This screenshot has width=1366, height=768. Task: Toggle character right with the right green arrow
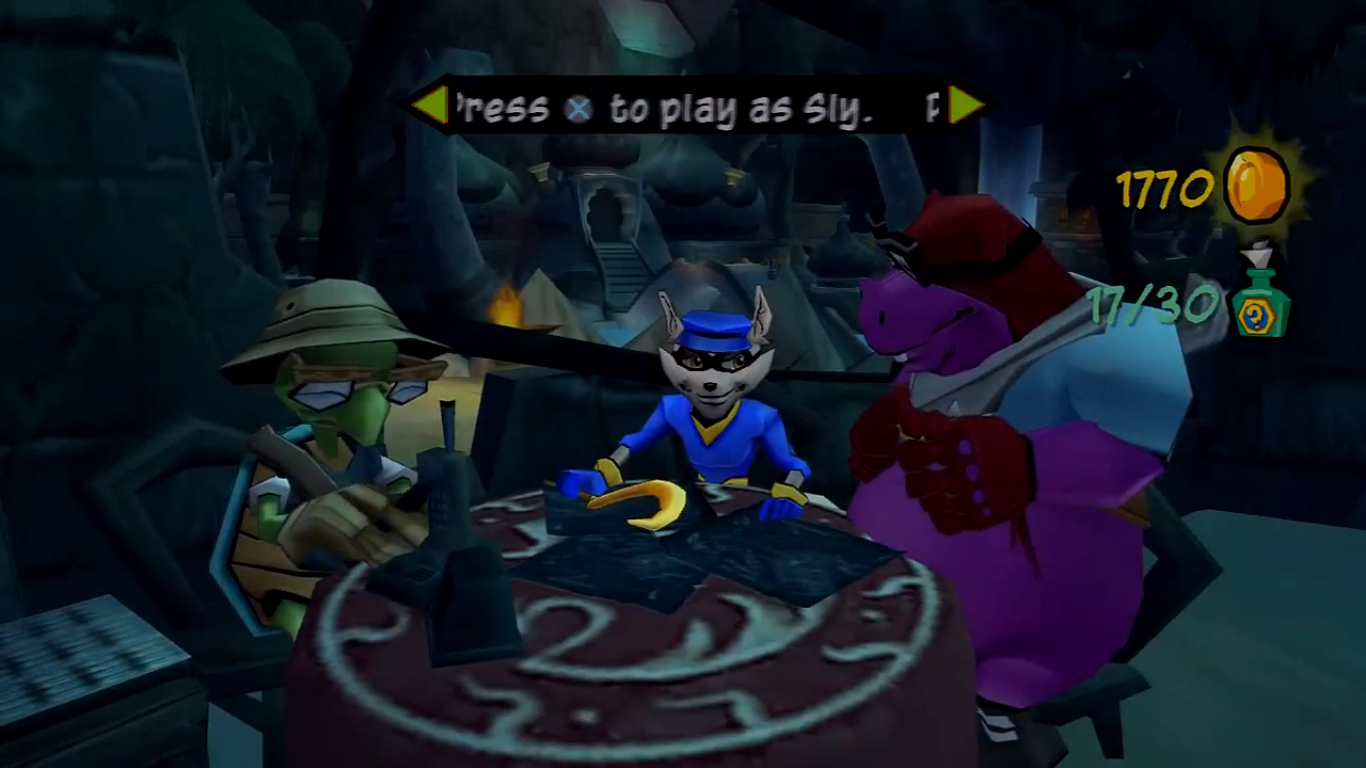click(x=963, y=104)
